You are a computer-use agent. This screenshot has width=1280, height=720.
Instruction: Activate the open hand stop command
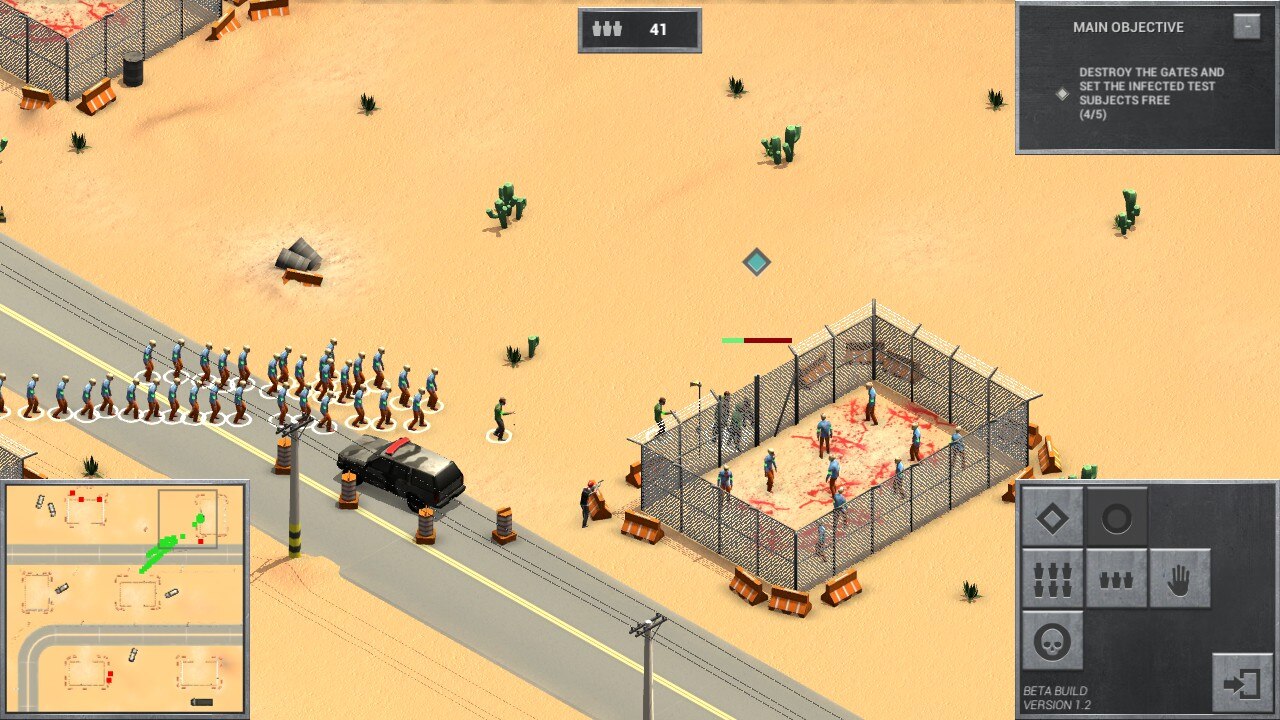[1179, 579]
